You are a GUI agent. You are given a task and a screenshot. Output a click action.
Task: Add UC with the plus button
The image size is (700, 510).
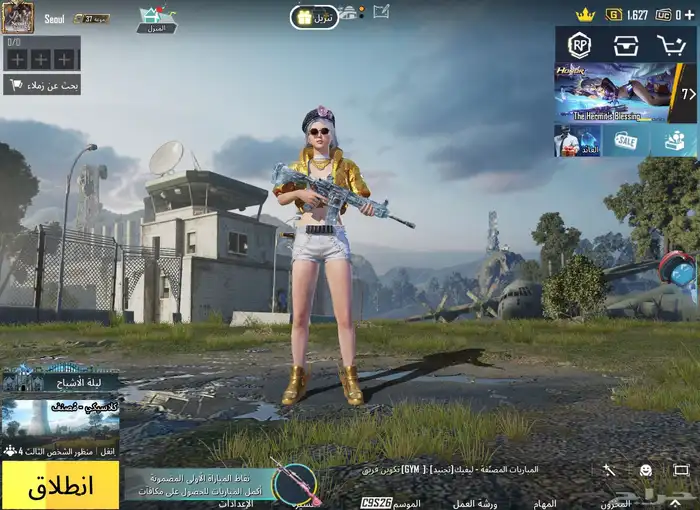tap(690, 14)
